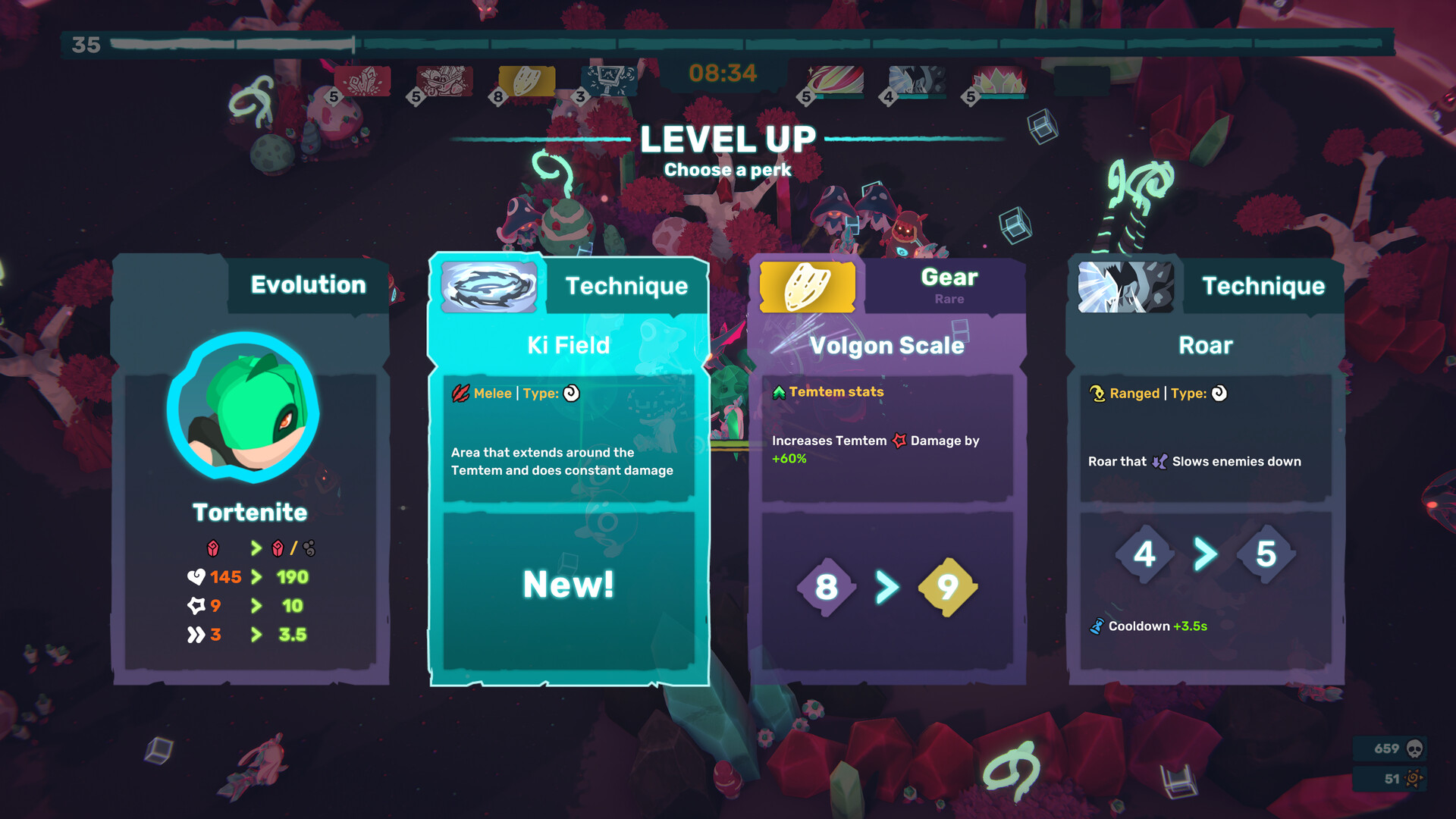Click the whirlwind icon on the Ki Field card
This screenshot has width=1456, height=819.
[488, 288]
